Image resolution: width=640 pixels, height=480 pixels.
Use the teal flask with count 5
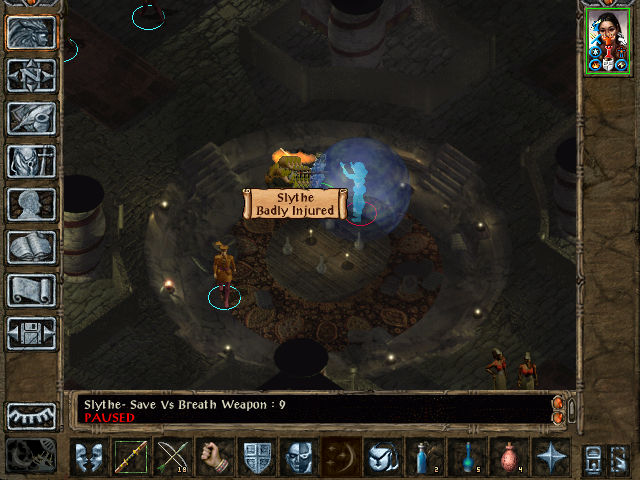click(466, 457)
